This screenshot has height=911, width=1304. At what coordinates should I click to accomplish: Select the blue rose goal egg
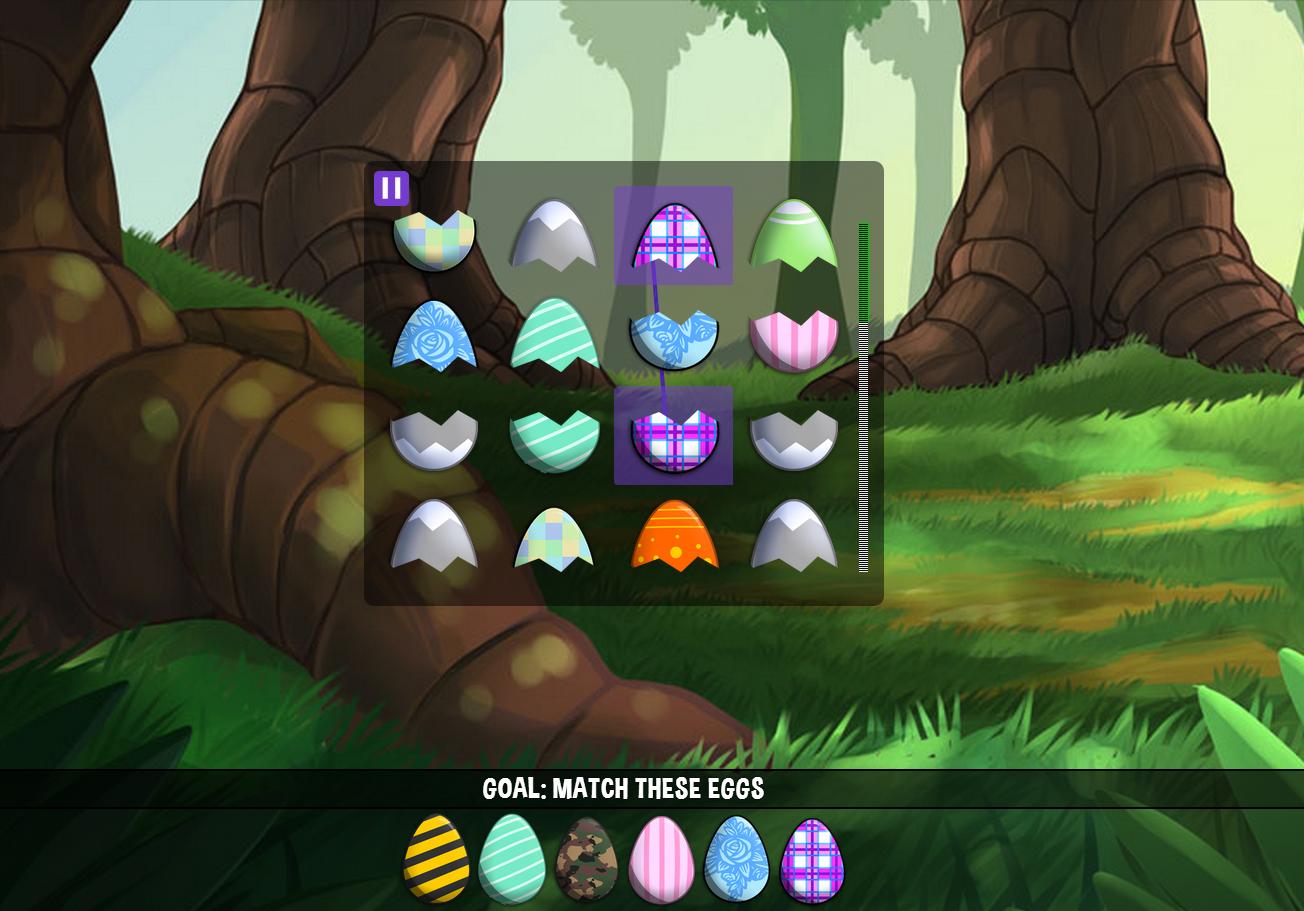(x=737, y=863)
